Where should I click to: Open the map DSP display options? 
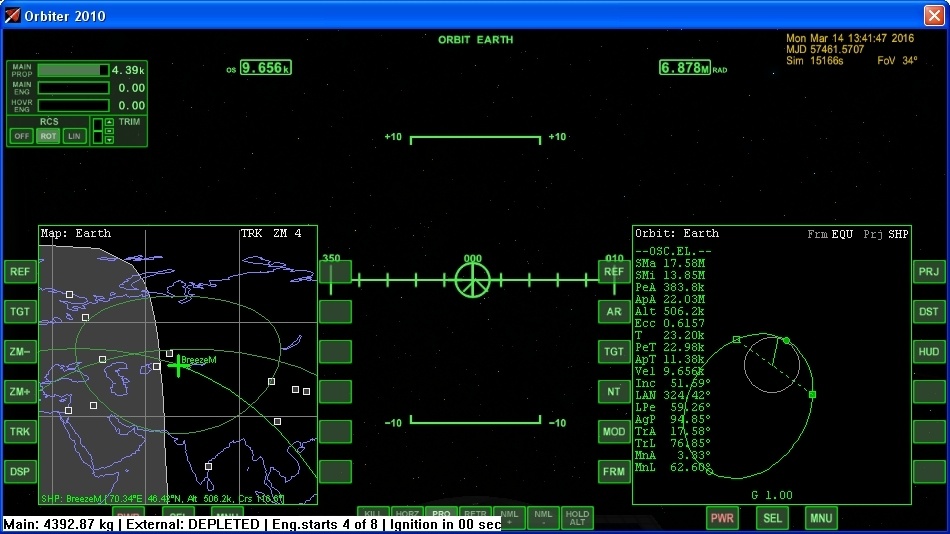[20, 471]
